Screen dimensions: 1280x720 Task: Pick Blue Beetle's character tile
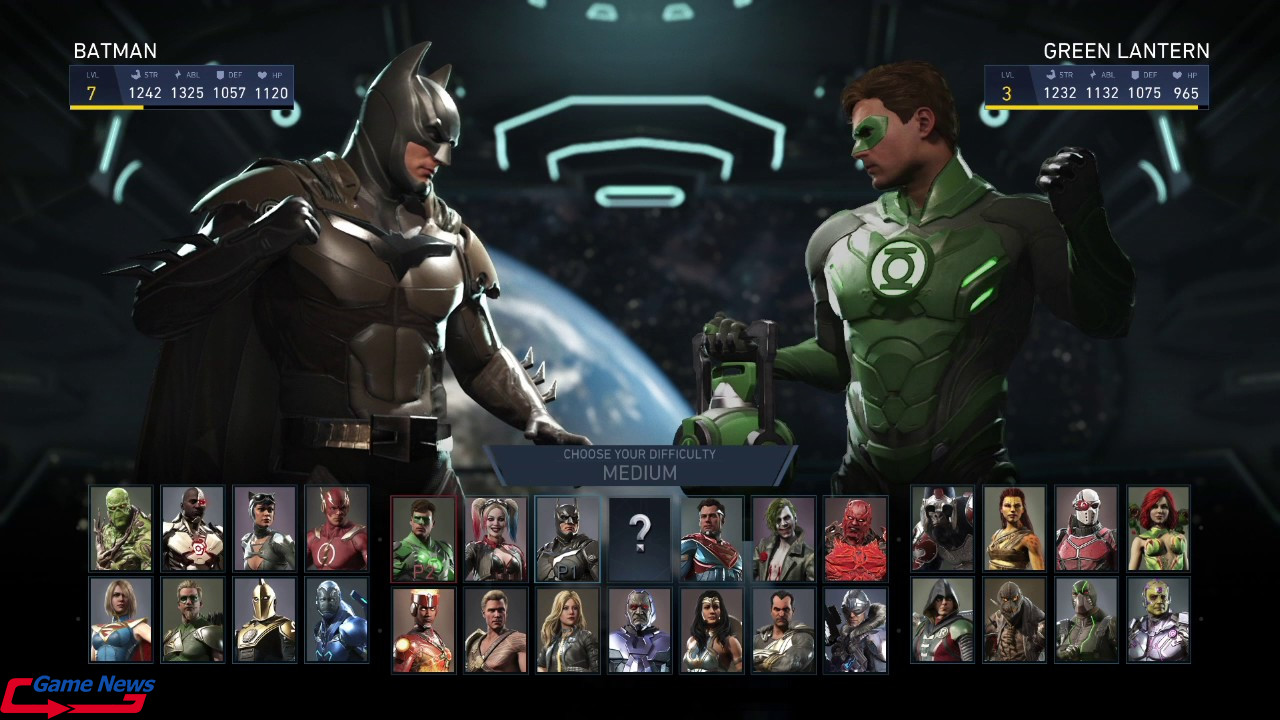[x=337, y=620]
